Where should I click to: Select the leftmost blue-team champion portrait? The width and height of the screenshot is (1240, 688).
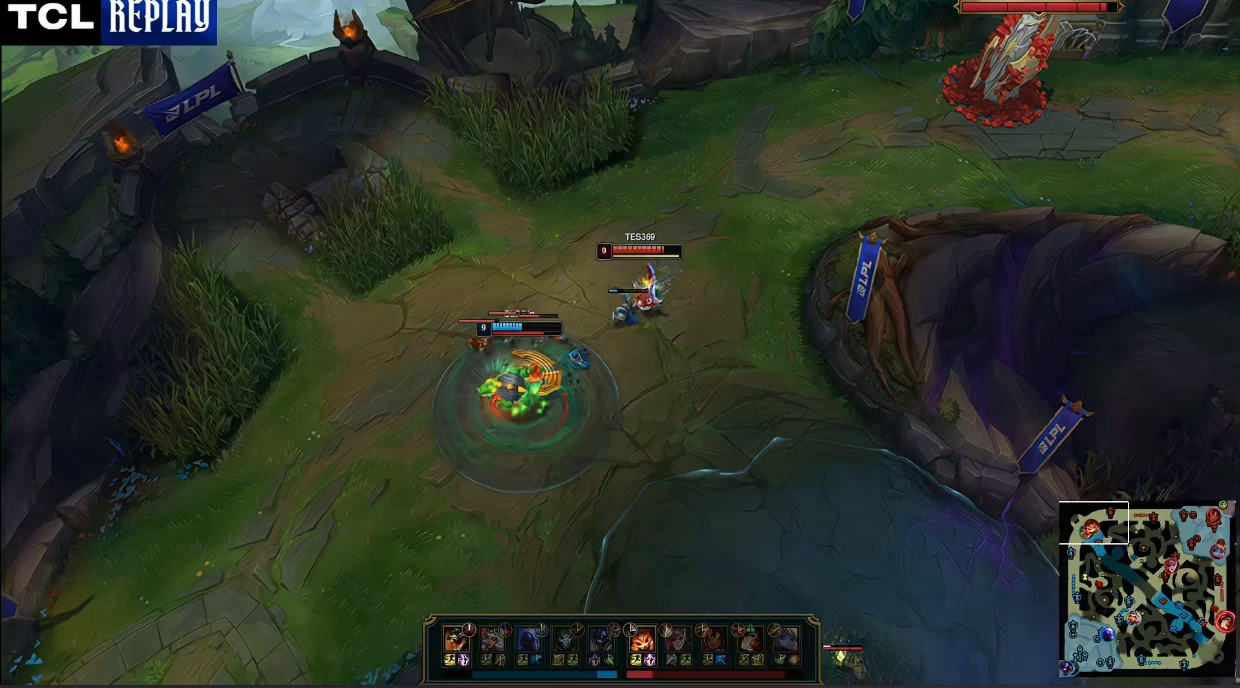(x=457, y=640)
